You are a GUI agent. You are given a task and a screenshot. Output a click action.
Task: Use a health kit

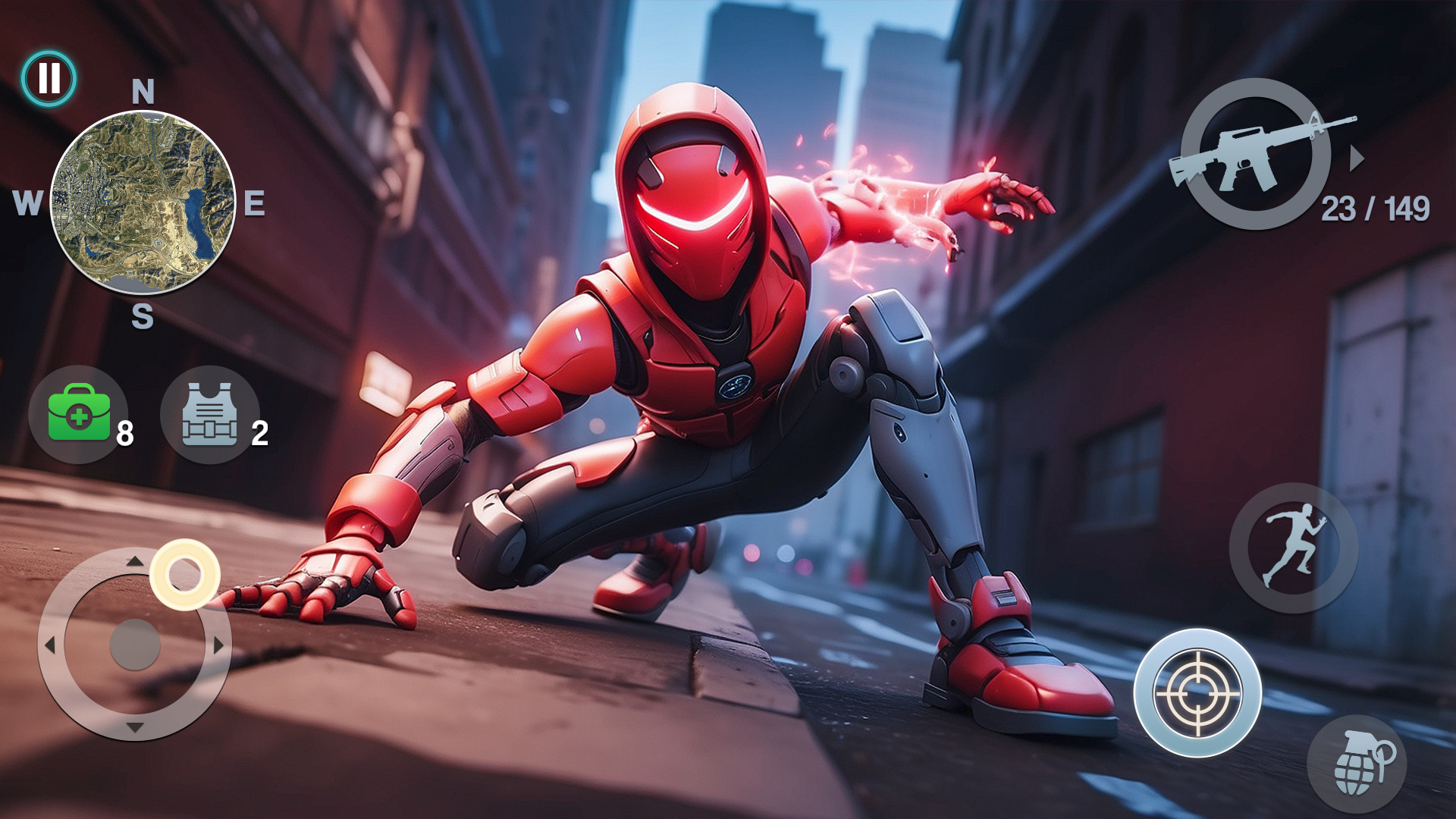[x=80, y=413]
